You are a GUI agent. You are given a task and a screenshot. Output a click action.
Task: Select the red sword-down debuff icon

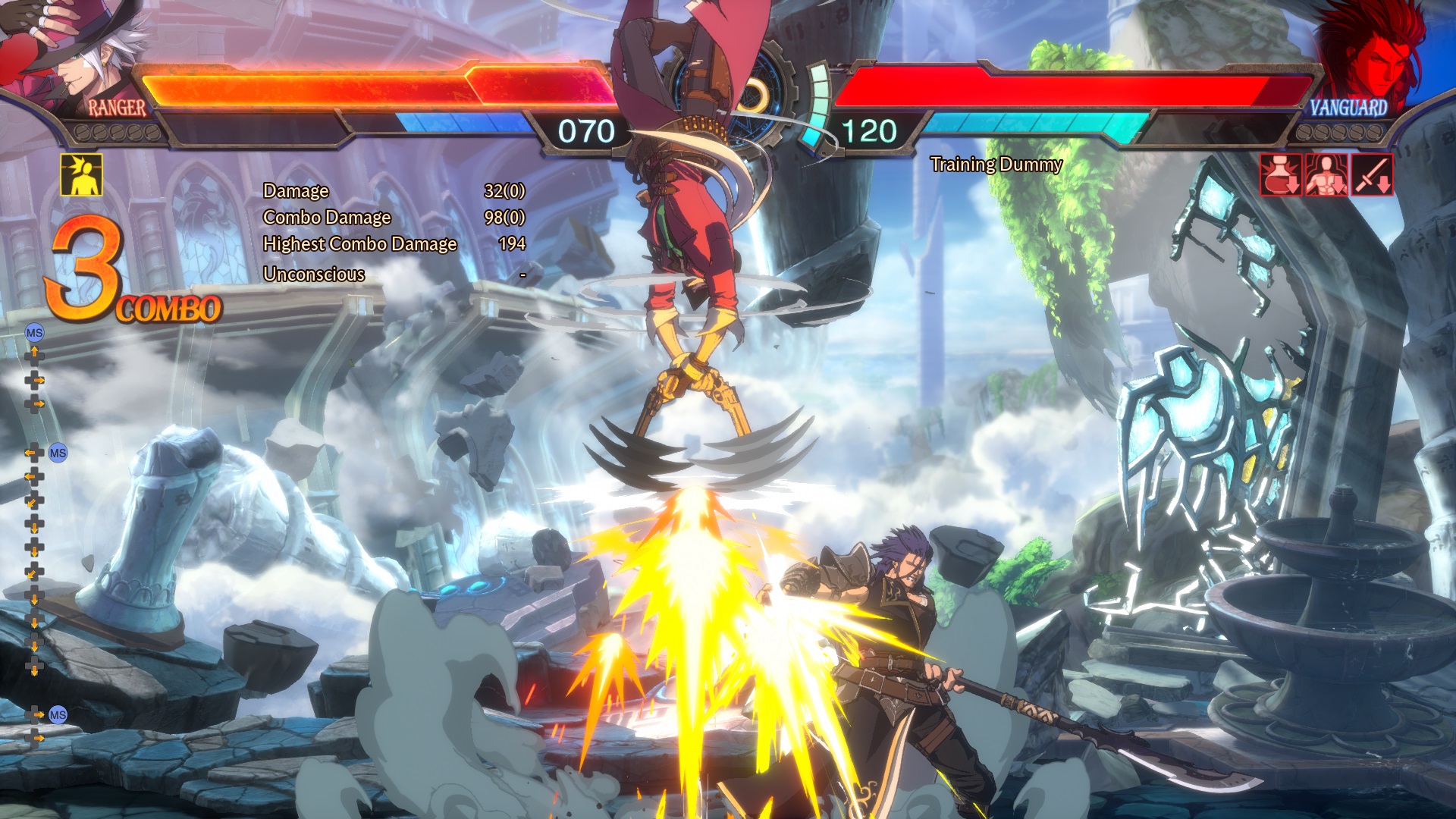[1372, 175]
